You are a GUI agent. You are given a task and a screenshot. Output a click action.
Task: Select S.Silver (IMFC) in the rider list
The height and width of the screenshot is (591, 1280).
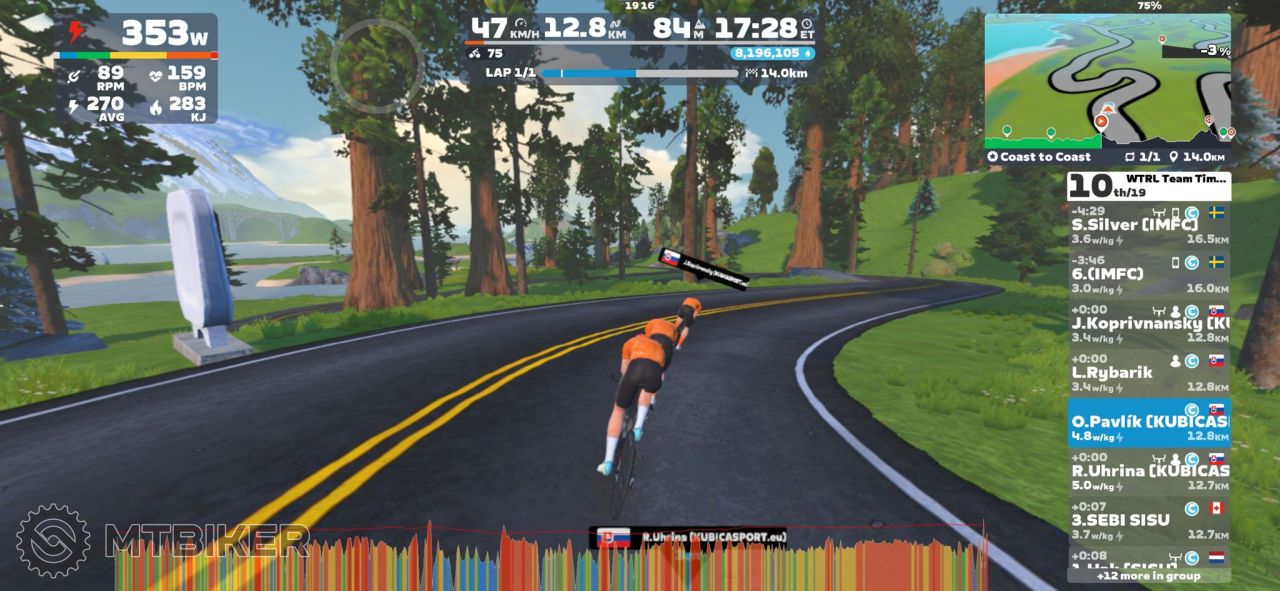[1148, 225]
